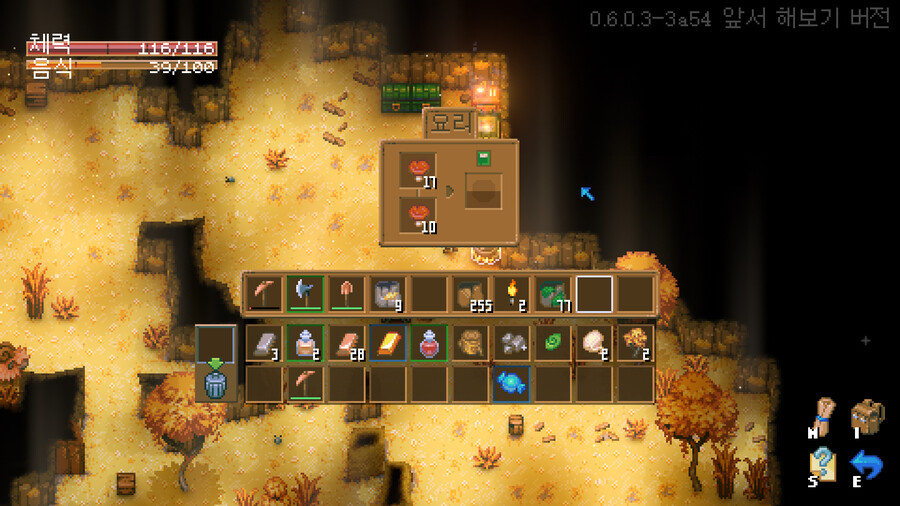Viewport: 900px width, 506px height.
Task: Click the gold bar inventory slot
Action: point(387,343)
